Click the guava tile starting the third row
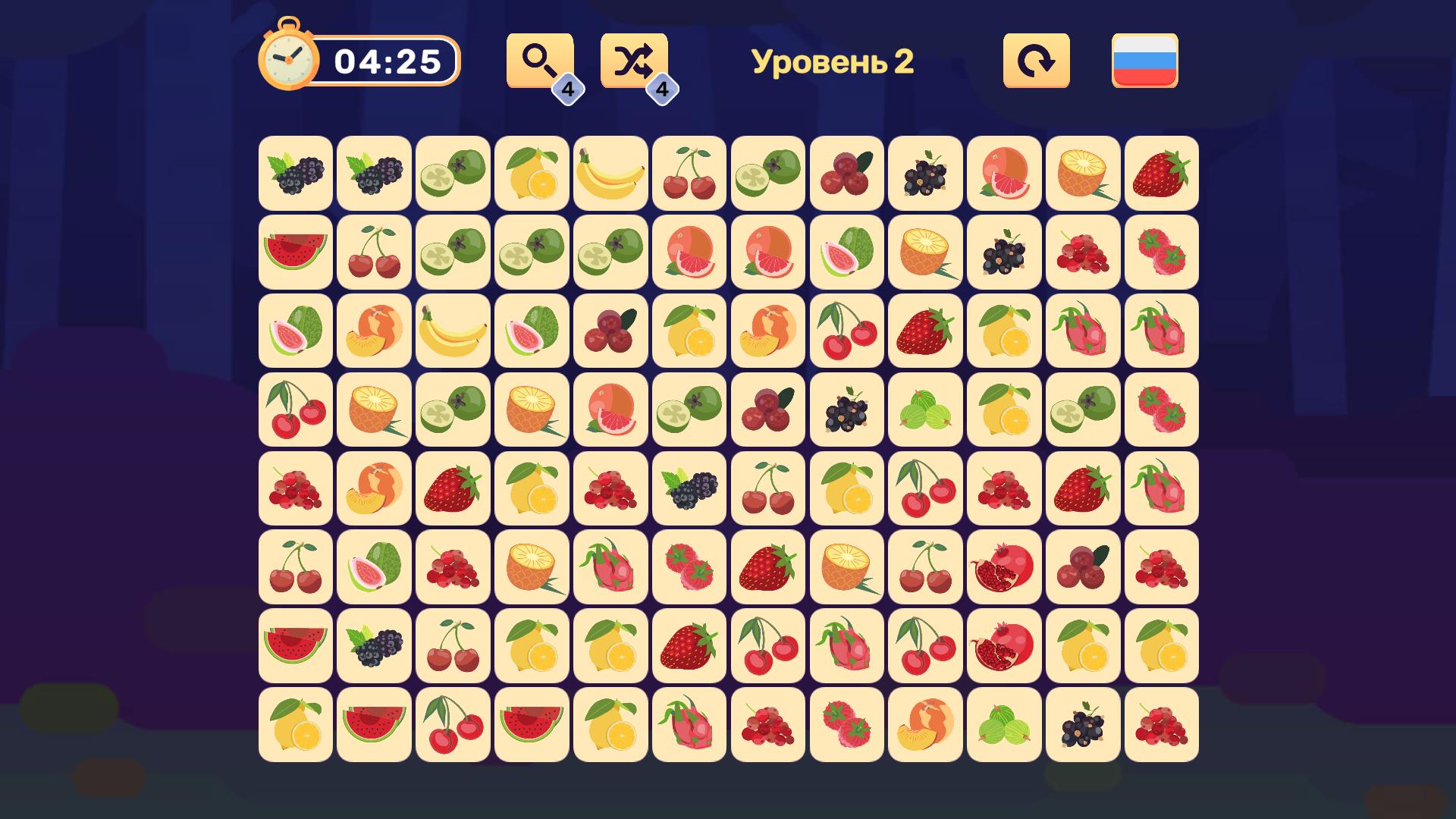 pos(294,331)
